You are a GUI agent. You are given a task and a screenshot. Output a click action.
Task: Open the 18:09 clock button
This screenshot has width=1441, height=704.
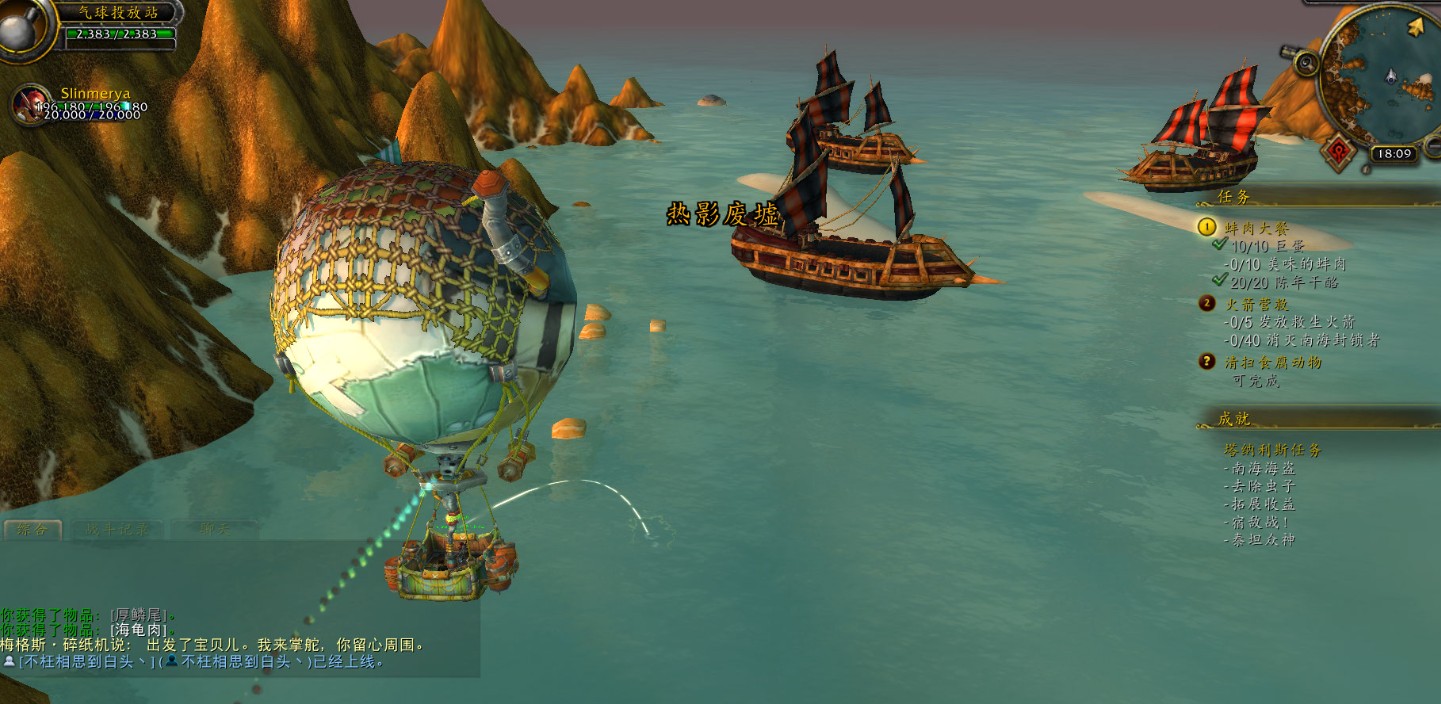(1392, 154)
